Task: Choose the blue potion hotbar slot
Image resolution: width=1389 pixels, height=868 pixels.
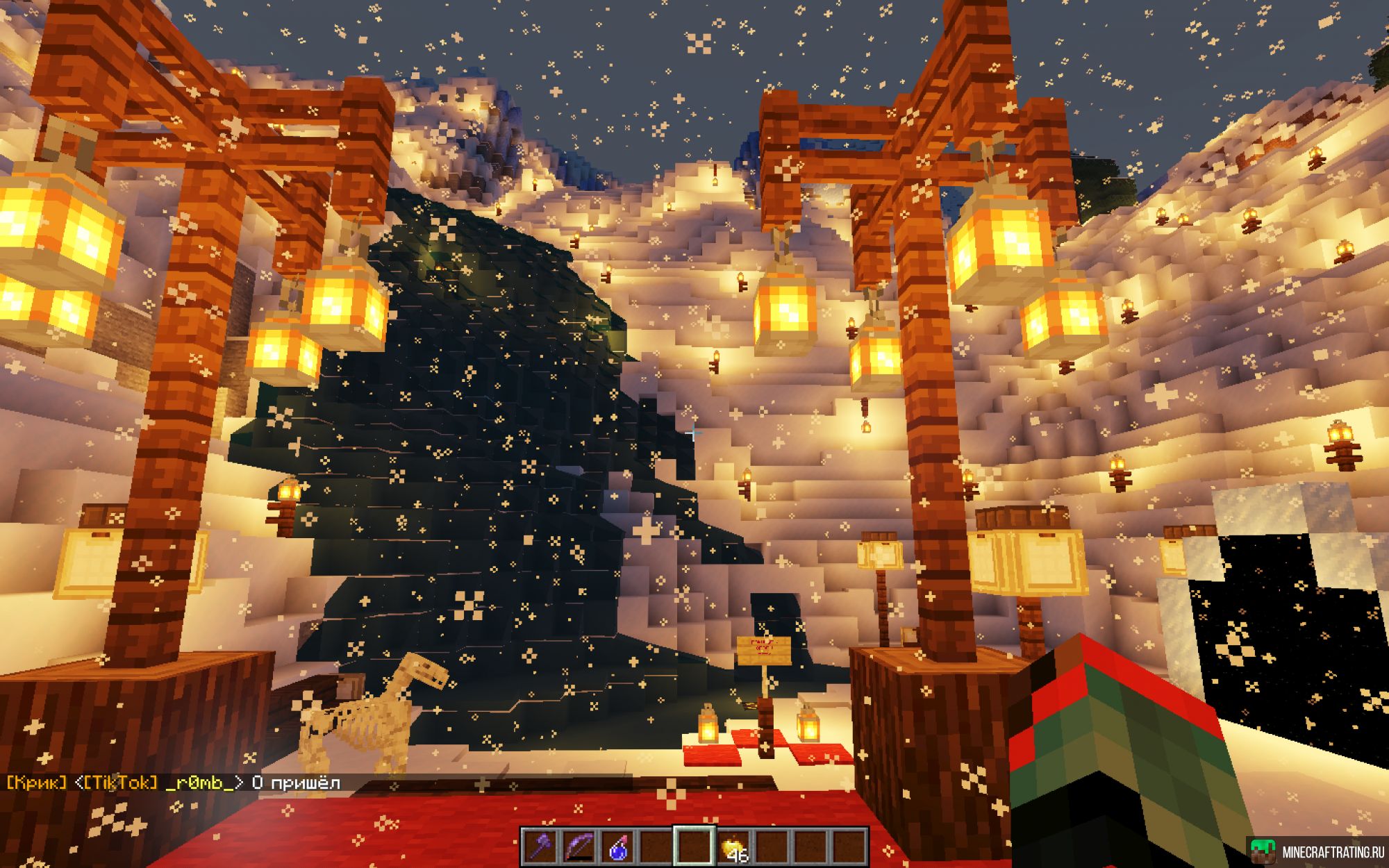Action: 617,846
